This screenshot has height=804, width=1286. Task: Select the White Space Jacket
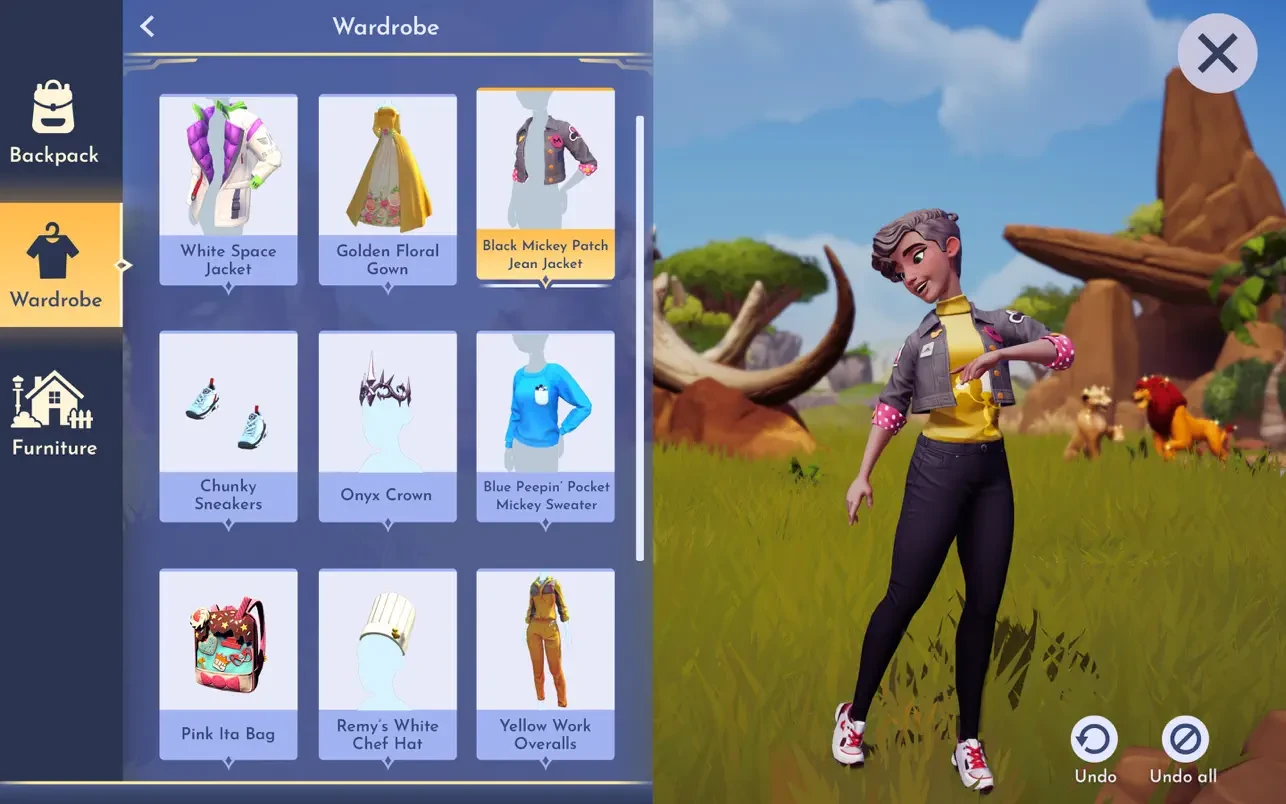[228, 189]
